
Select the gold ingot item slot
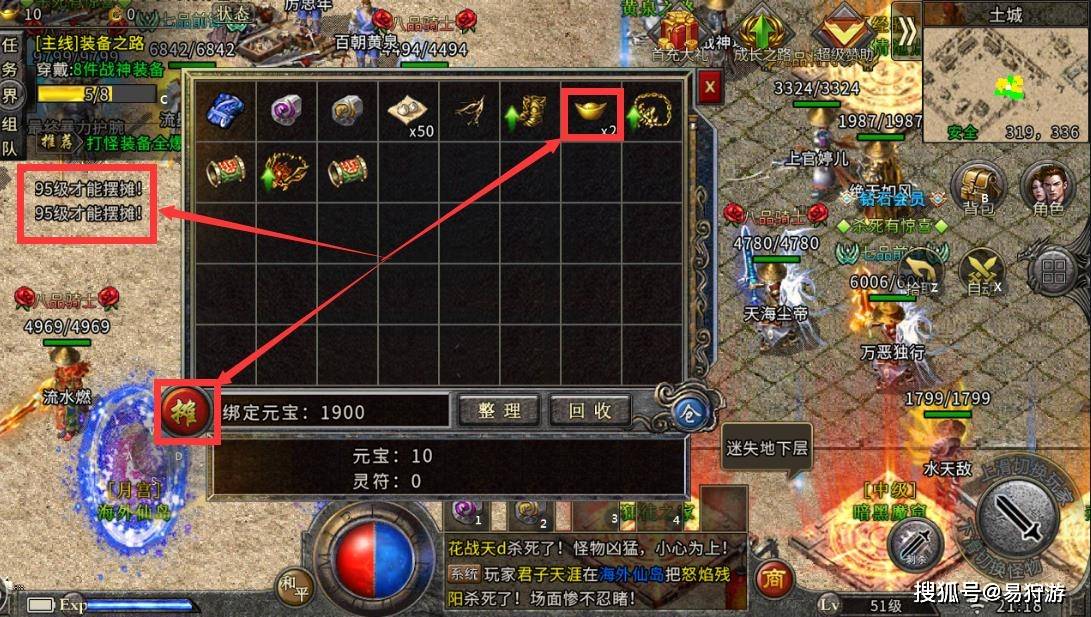pyautogui.click(x=592, y=114)
